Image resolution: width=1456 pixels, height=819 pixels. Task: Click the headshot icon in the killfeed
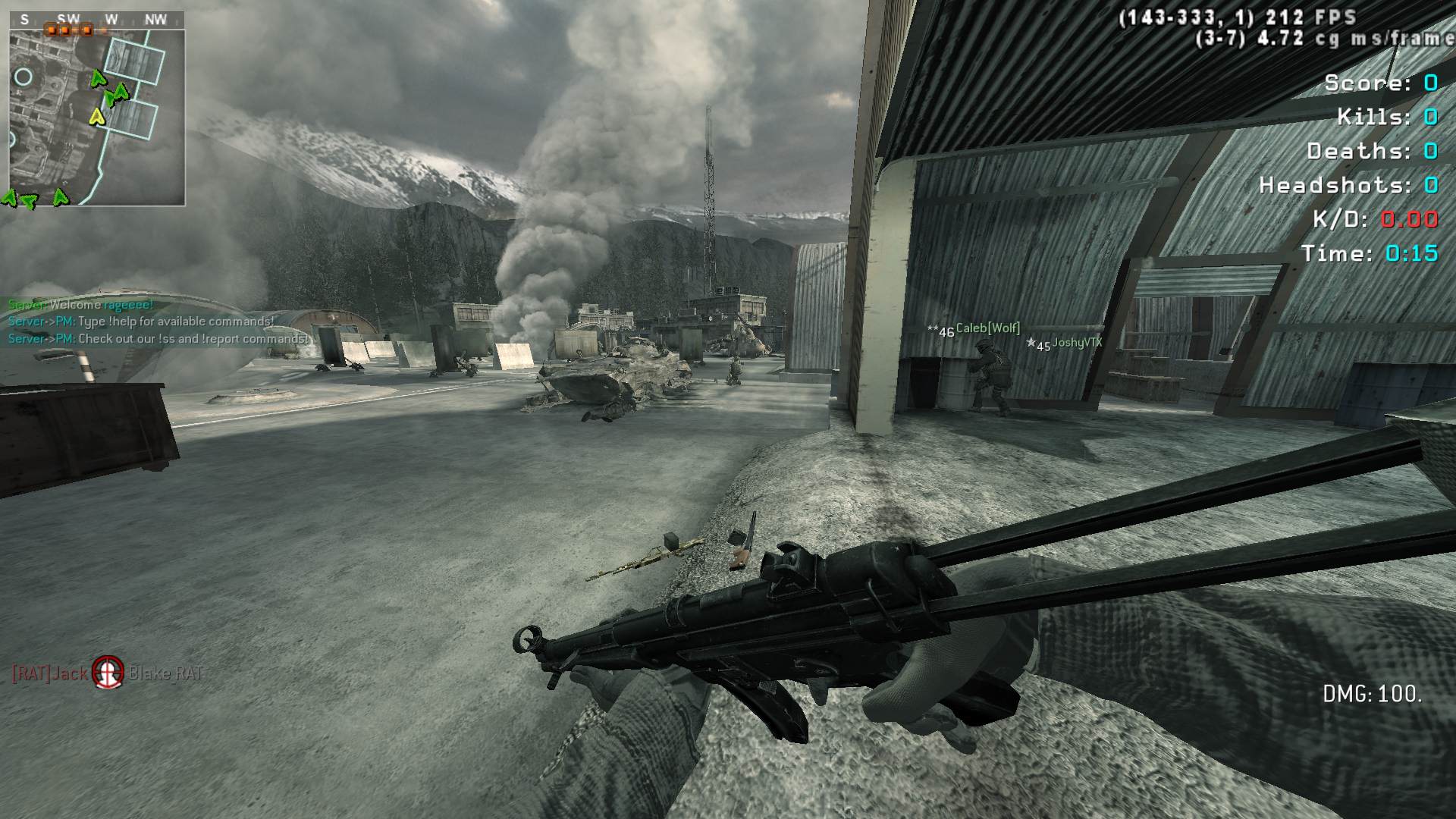click(108, 672)
